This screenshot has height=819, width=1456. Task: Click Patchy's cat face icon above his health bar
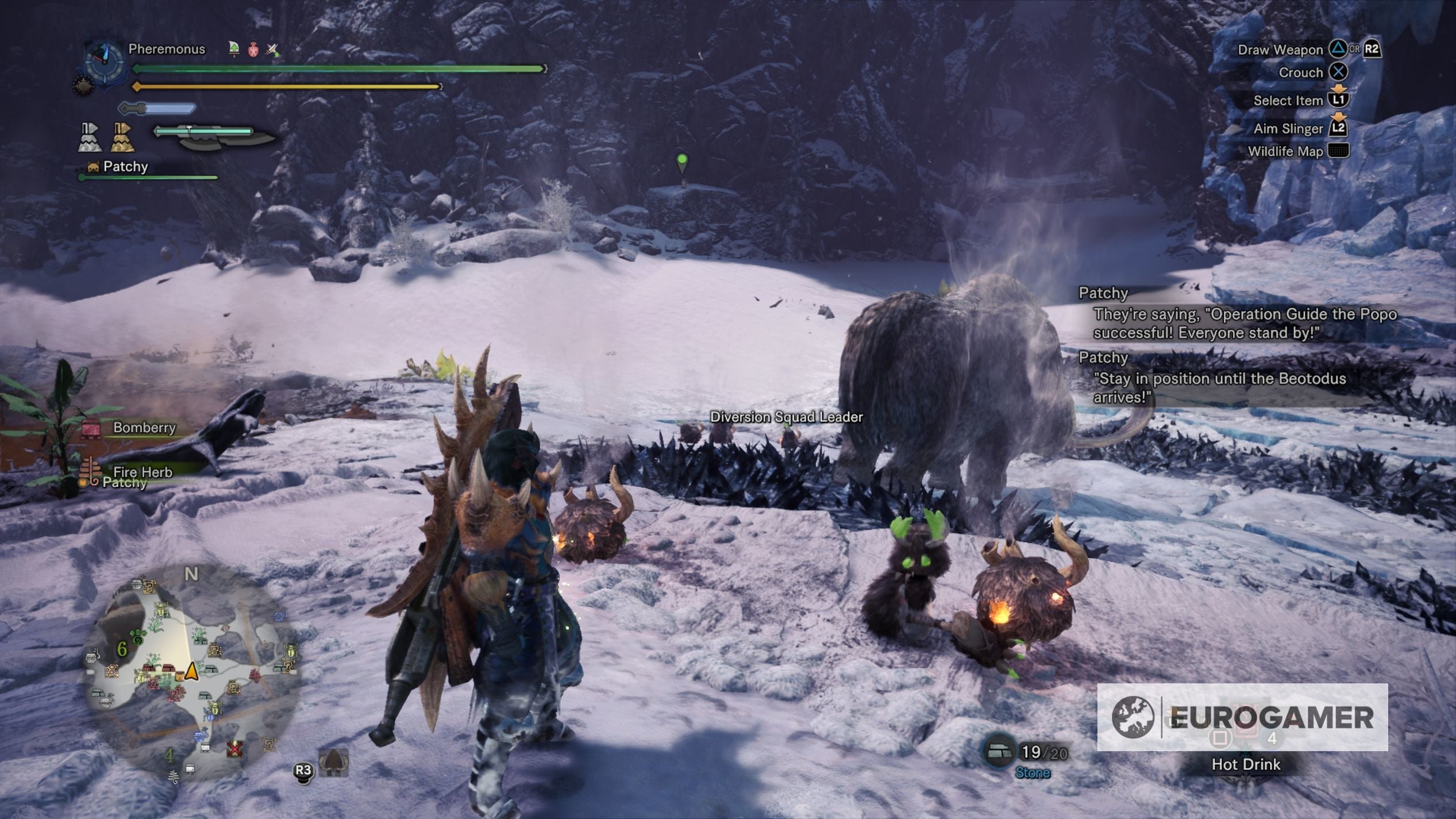(94, 168)
